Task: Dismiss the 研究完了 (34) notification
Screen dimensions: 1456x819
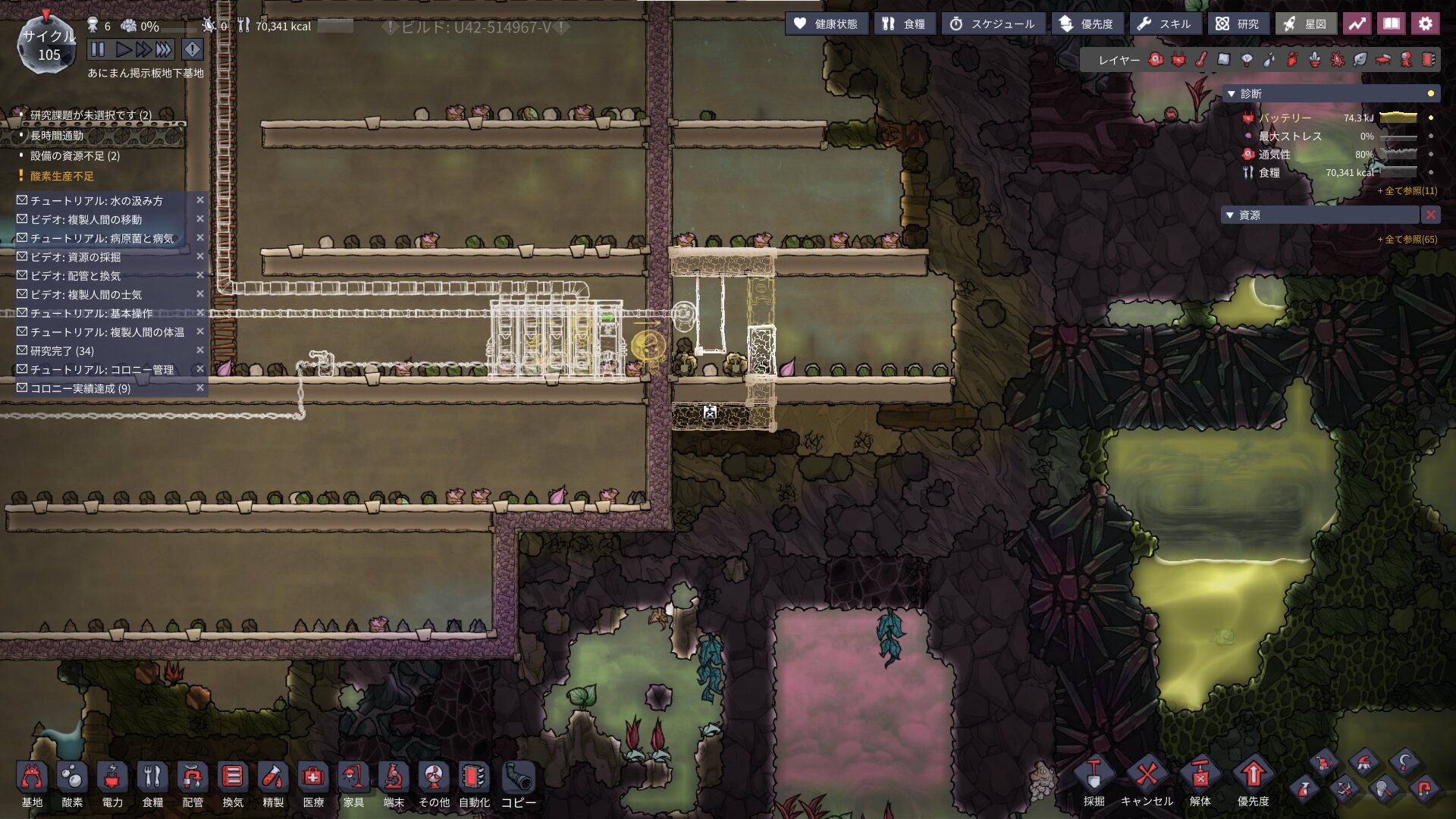Action: 200,350
